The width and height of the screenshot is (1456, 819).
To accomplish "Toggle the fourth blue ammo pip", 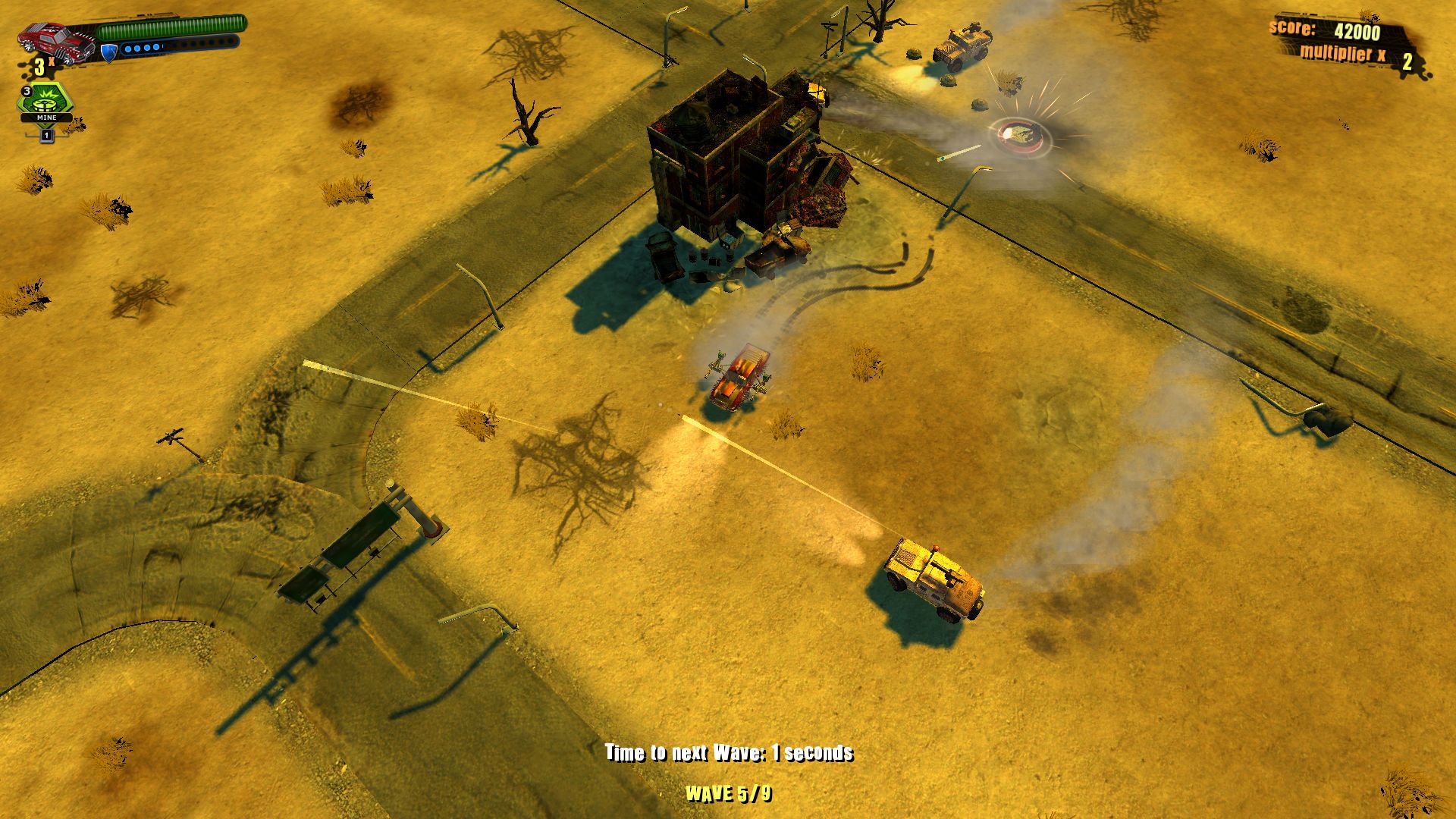I will click(155, 48).
